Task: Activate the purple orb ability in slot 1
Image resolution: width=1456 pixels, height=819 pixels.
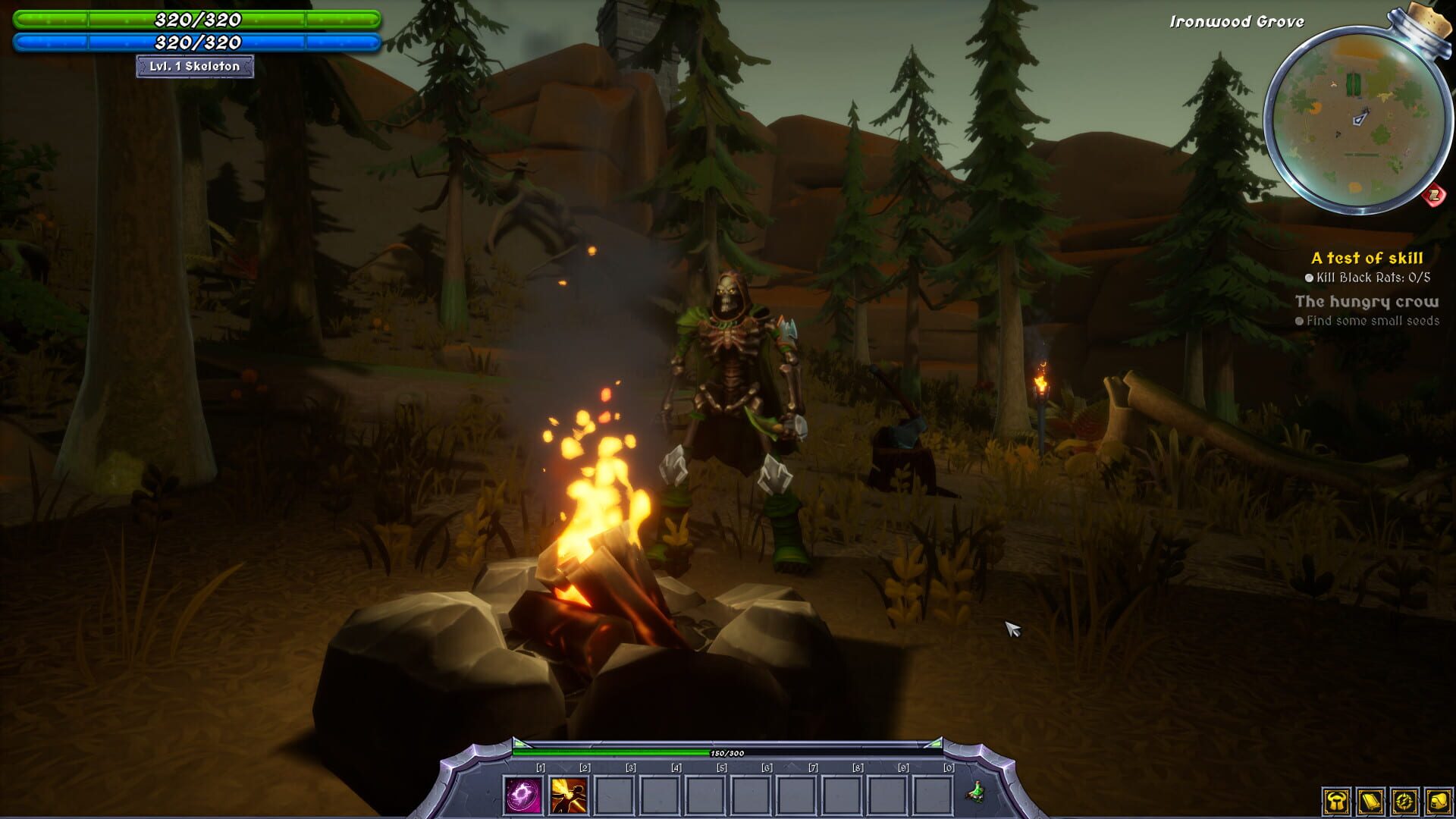Action: pos(523,795)
